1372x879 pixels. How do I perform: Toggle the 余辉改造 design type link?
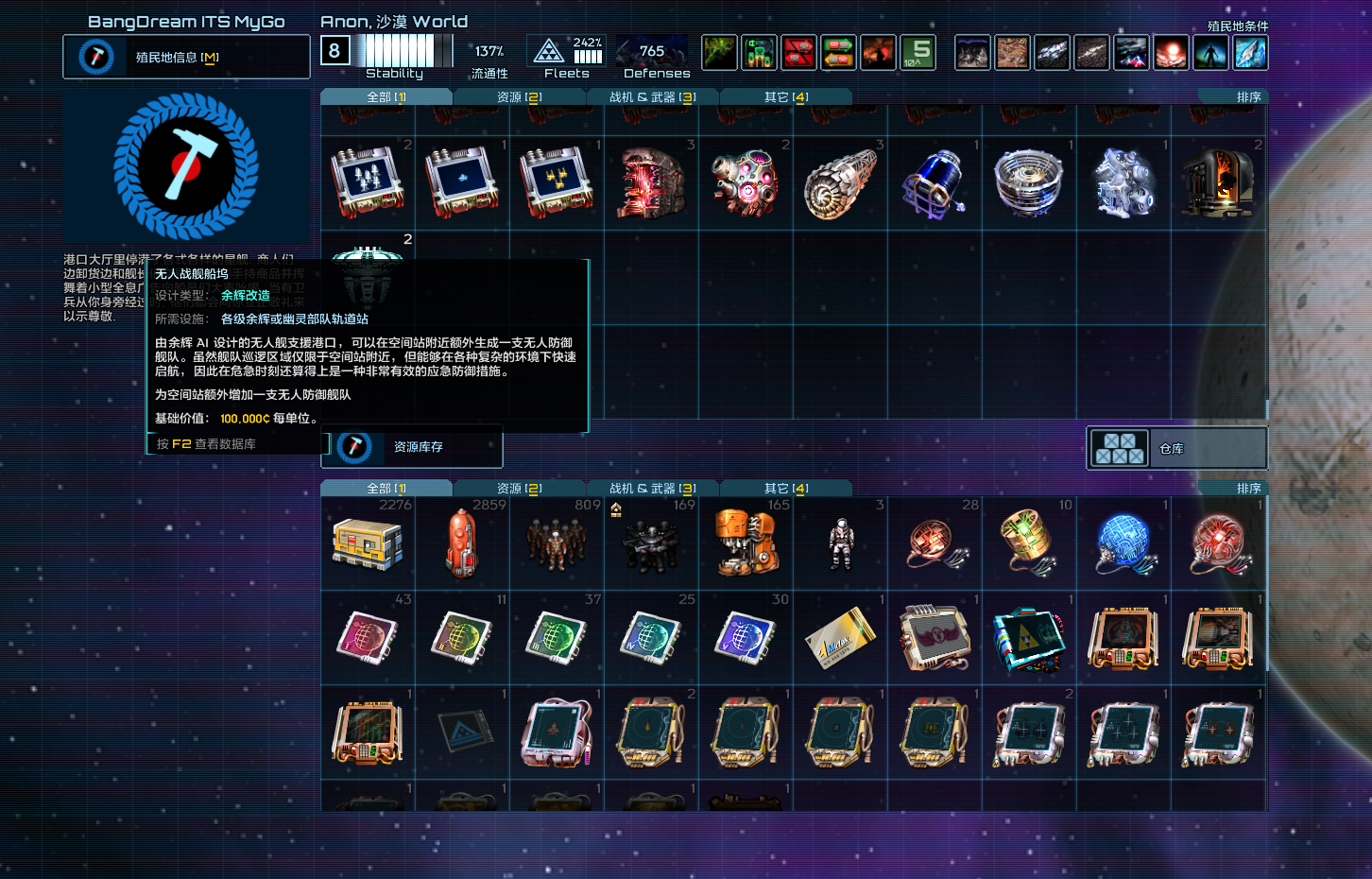(x=247, y=295)
